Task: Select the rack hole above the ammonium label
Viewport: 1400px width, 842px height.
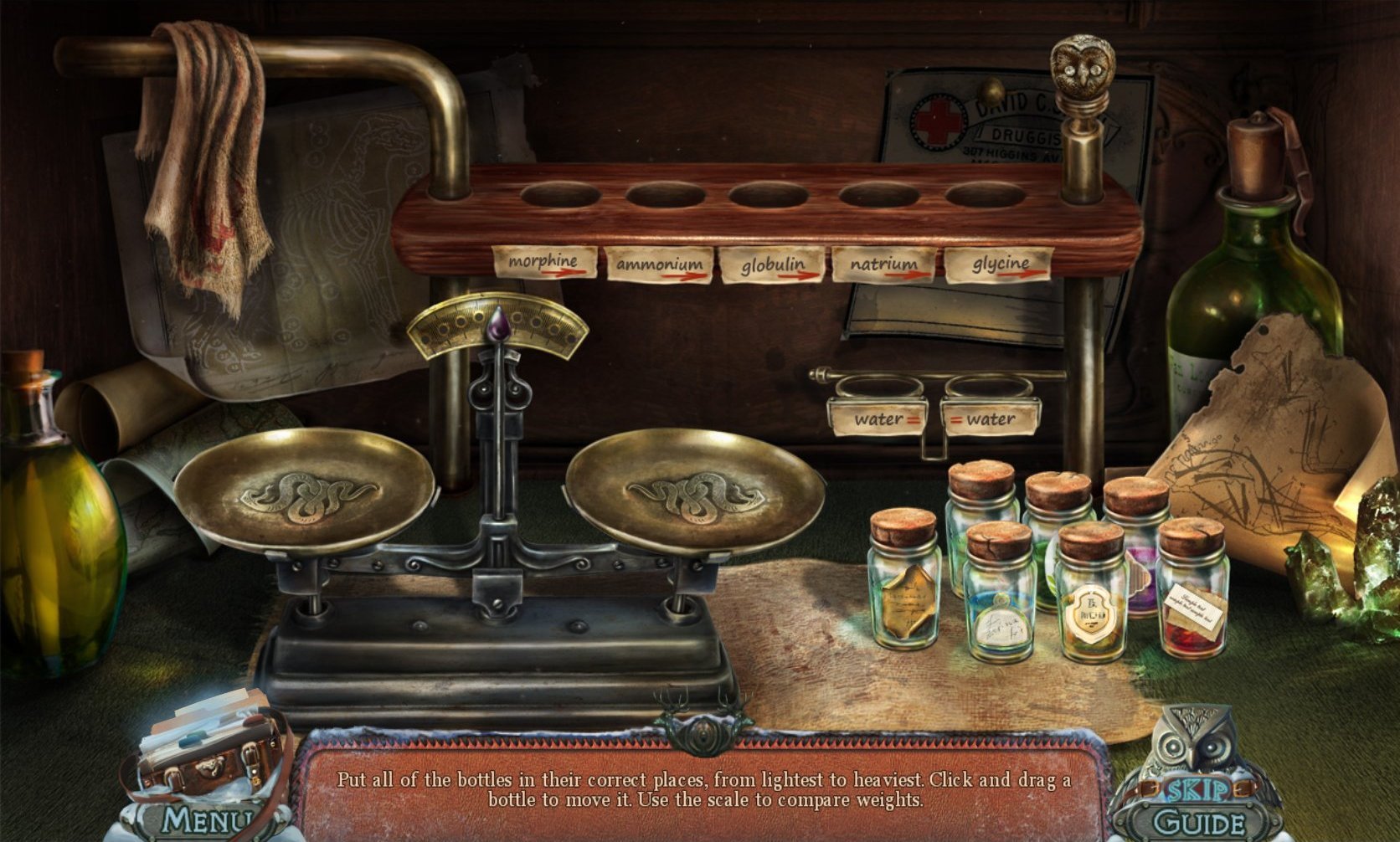Action: pyautogui.click(x=665, y=196)
